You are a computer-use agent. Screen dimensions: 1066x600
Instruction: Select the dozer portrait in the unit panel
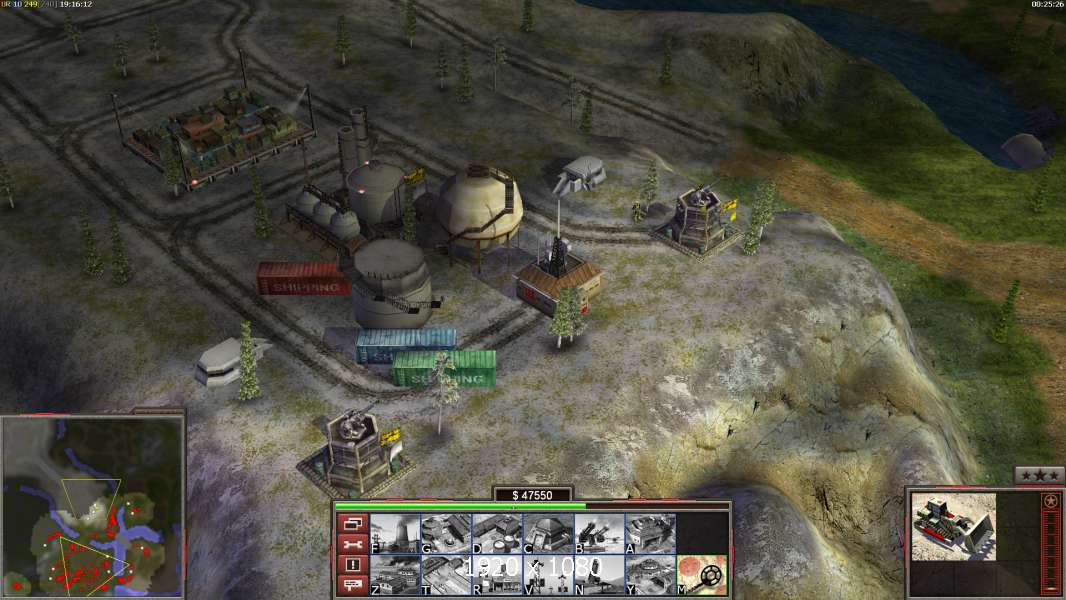[x=953, y=526]
